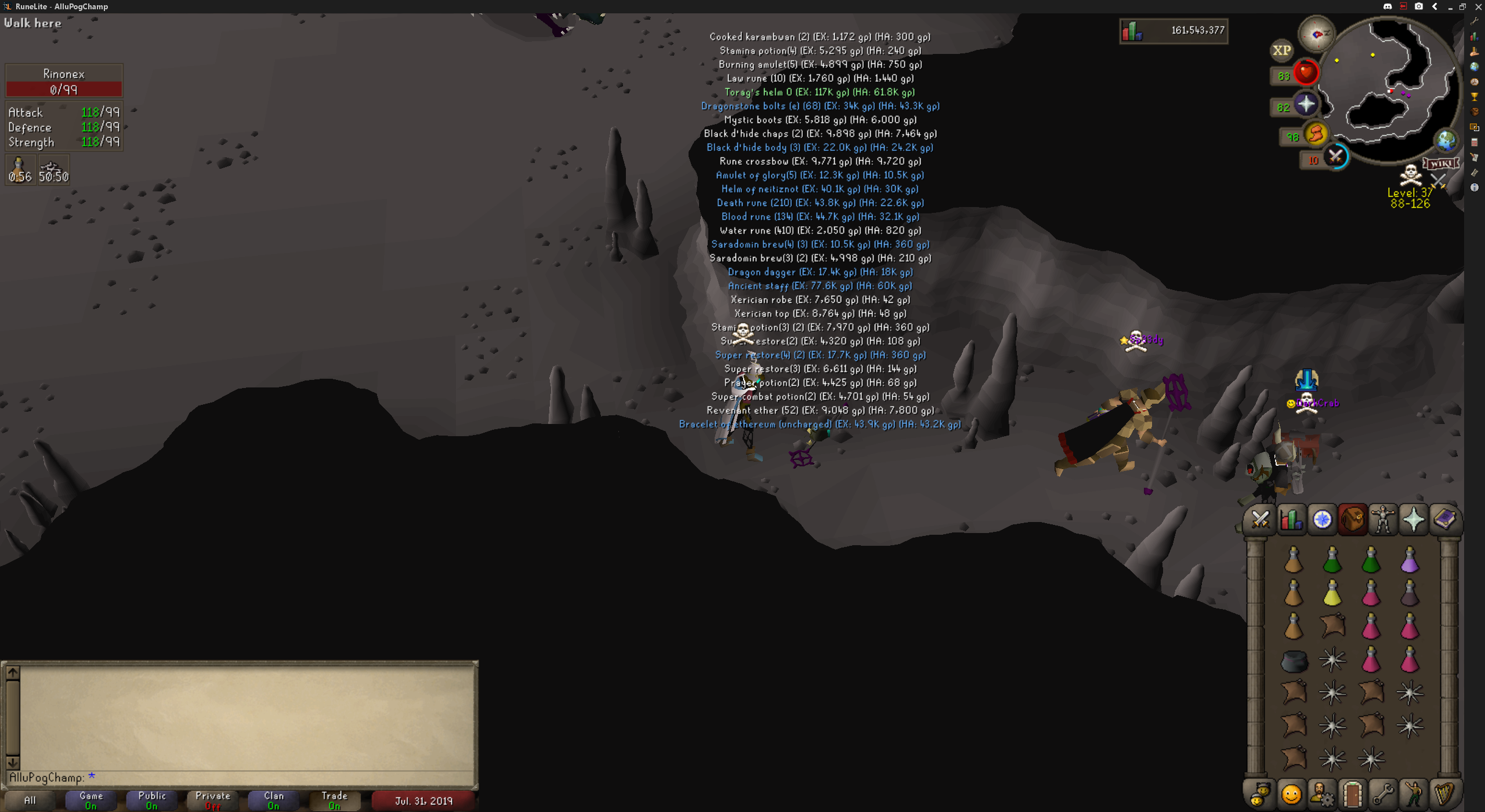Open the Magic spellbook tab
The height and width of the screenshot is (812, 1485).
pos(1444,519)
